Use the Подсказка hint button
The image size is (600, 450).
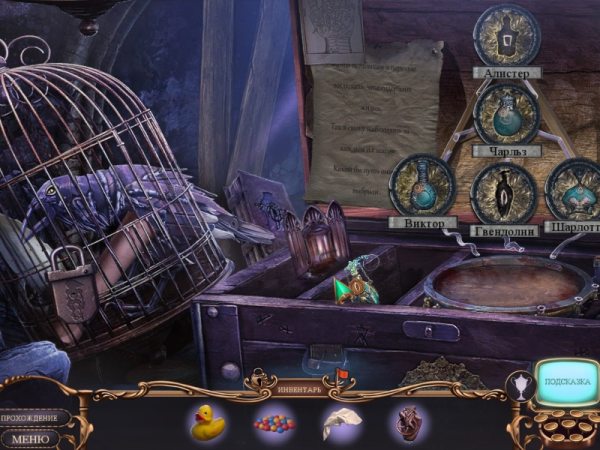565,383
